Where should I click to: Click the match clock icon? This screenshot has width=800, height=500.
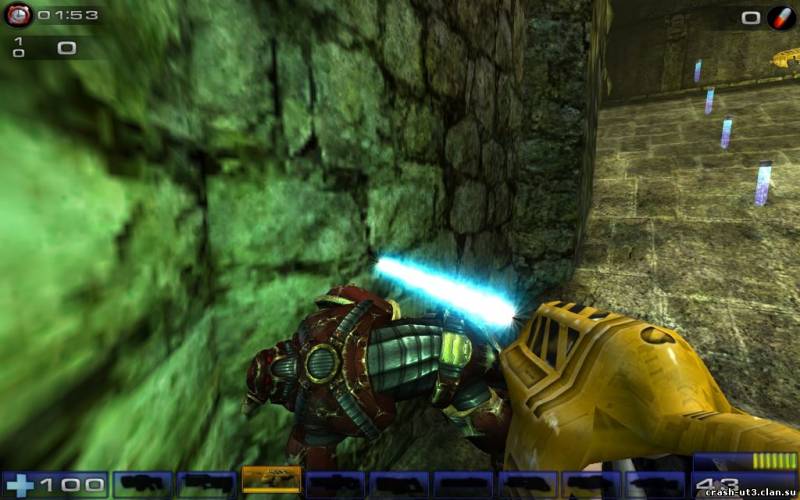(x=18, y=15)
